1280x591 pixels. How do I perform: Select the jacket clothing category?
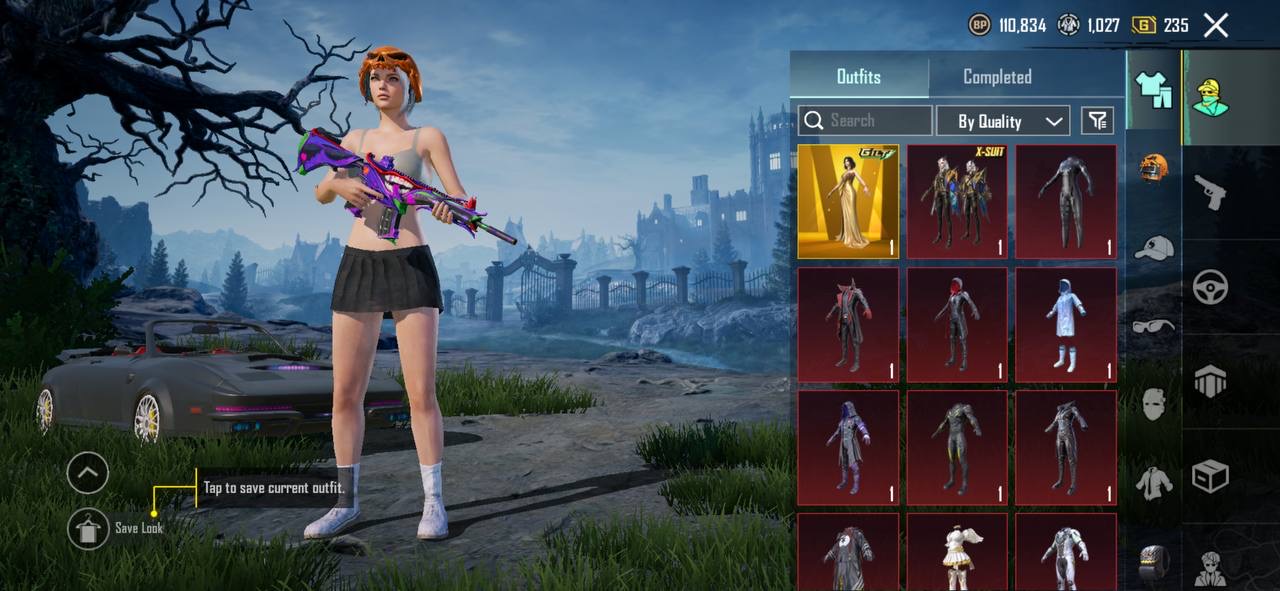pyautogui.click(x=1154, y=483)
